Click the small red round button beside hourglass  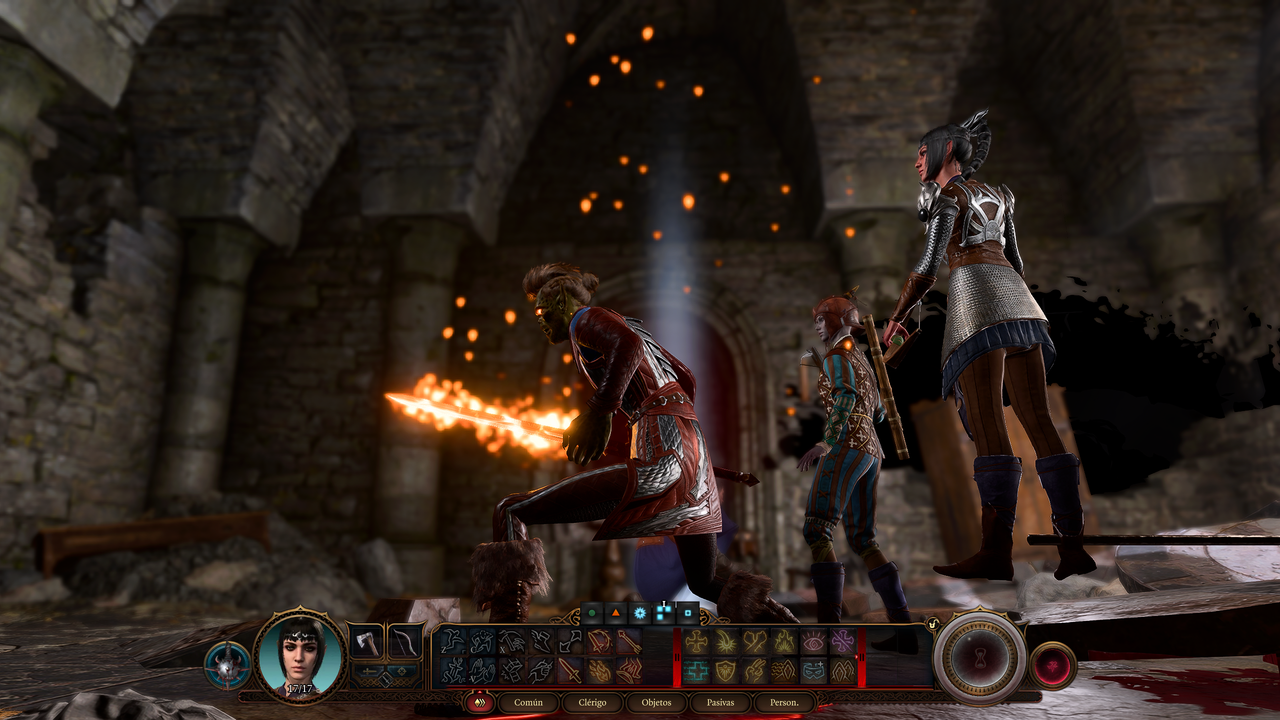click(1052, 665)
